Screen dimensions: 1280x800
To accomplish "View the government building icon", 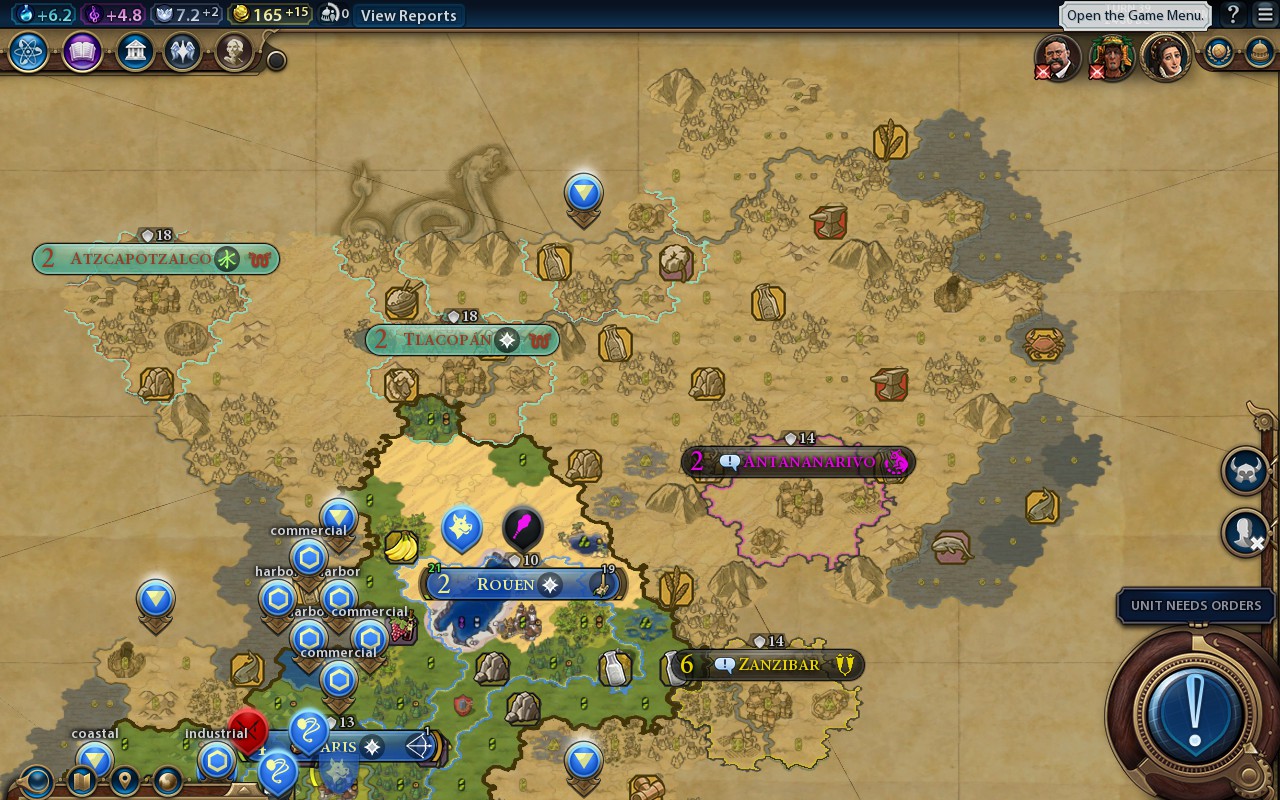I will 135,52.
